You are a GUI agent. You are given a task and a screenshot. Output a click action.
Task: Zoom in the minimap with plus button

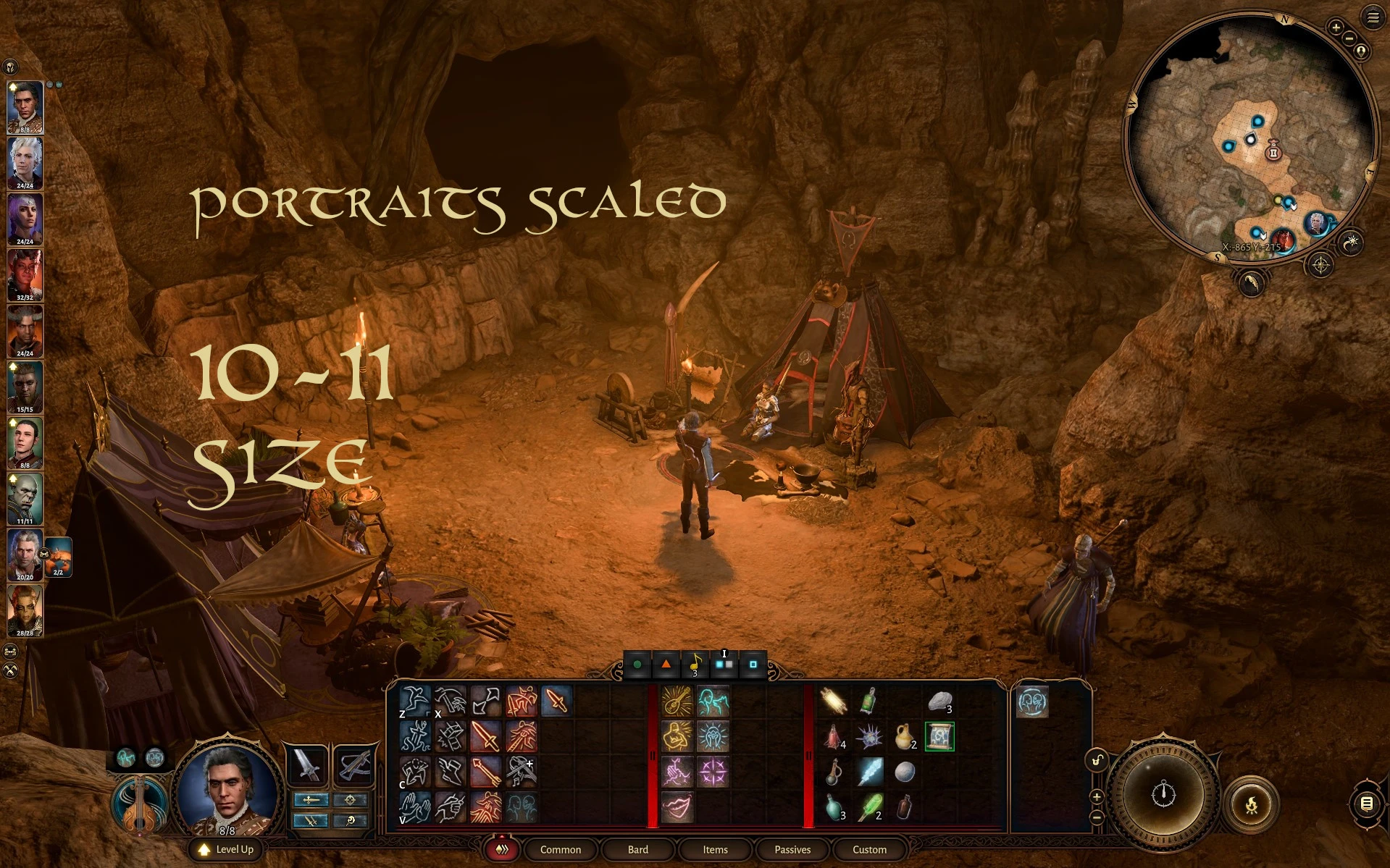click(x=1336, y=28)
